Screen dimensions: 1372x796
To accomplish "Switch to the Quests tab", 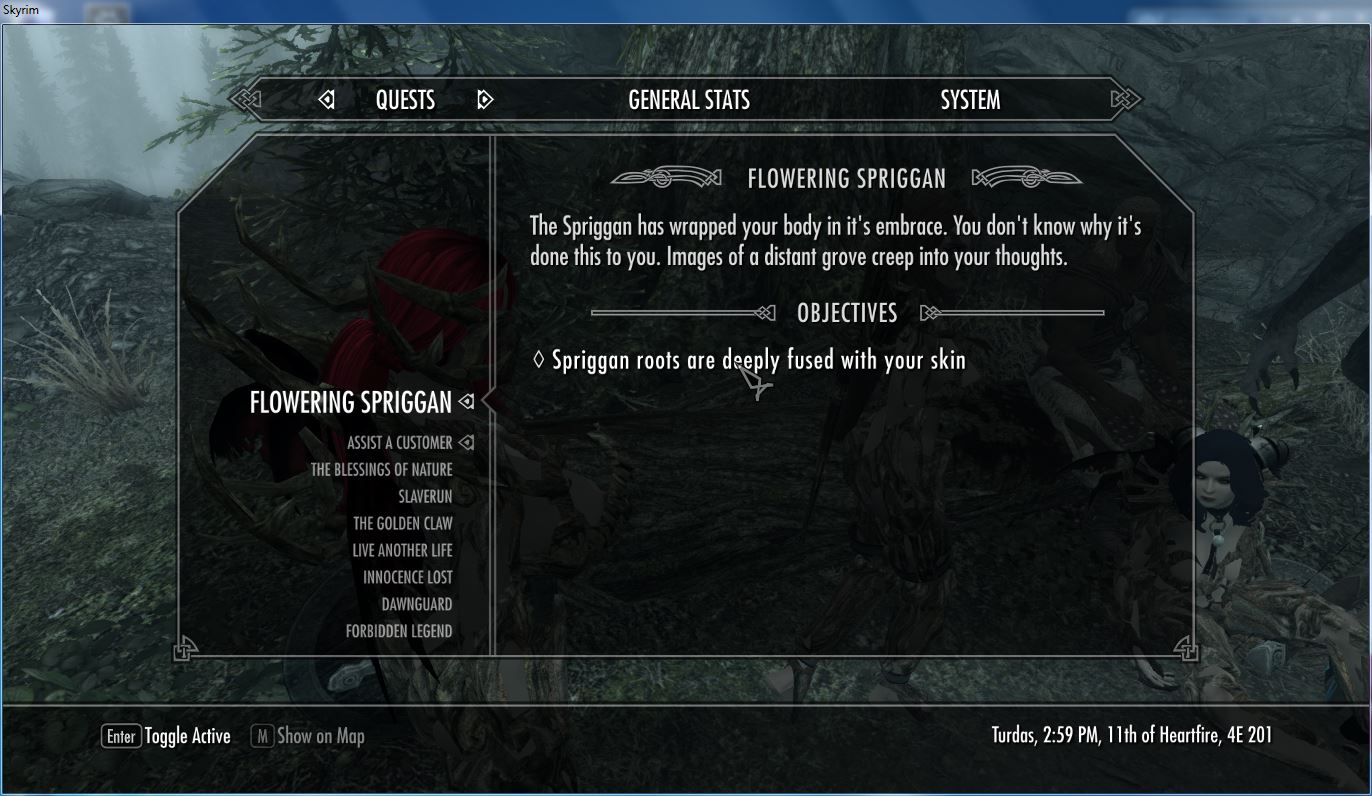I will coord(405,100).
